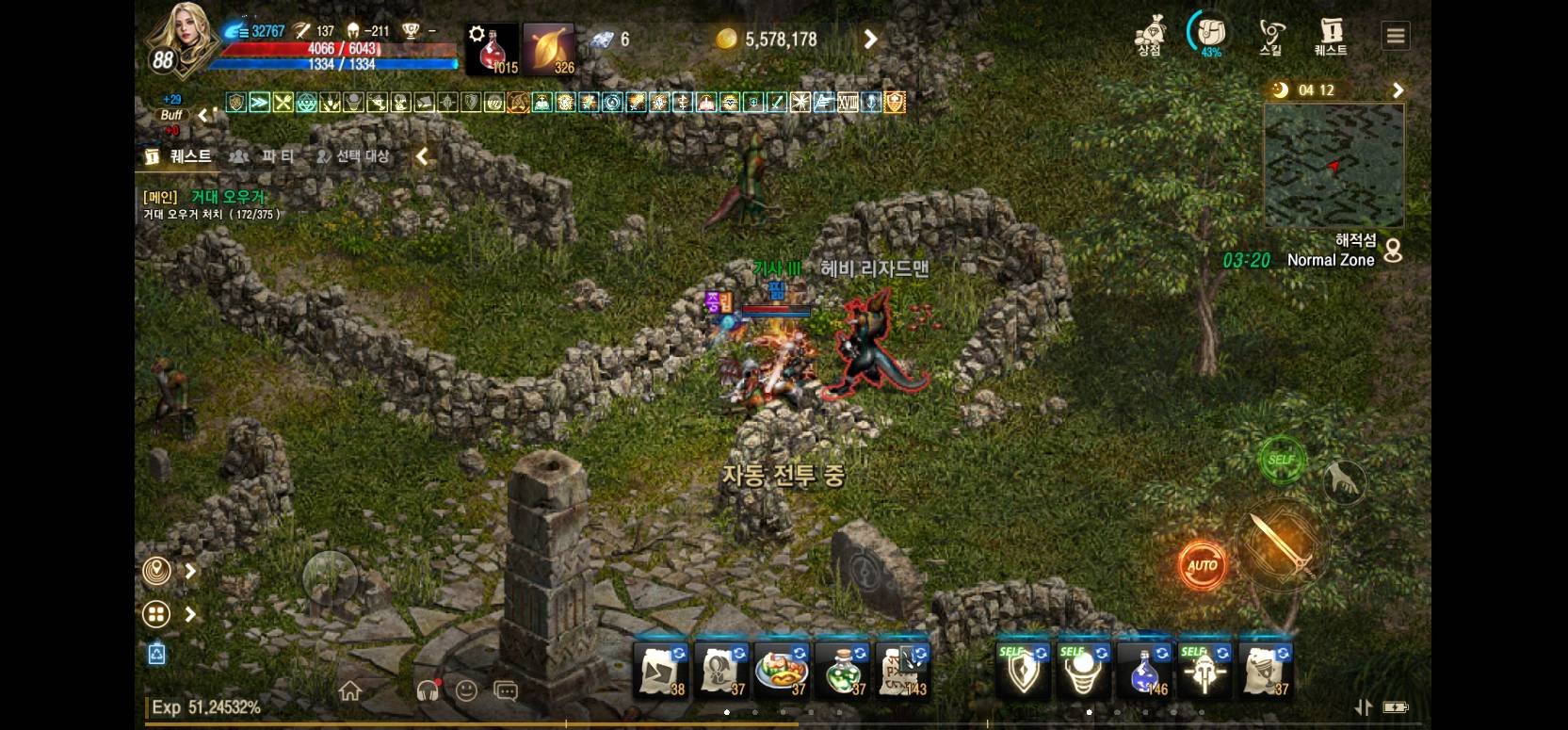Open the inventory bag showing 43%
1568x730 pixels.
[1209, 36]
